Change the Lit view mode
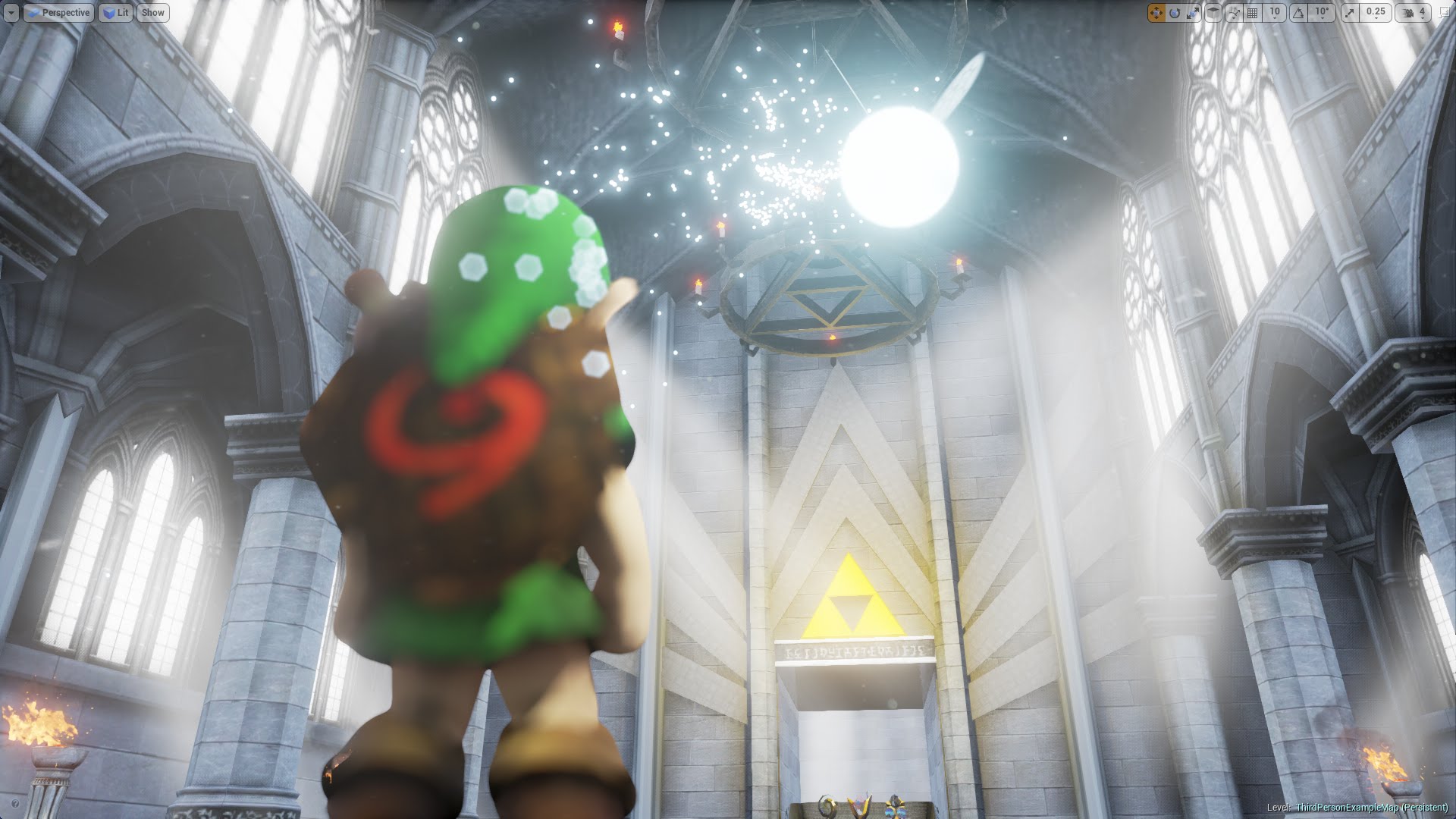This screenshot has height=819, width=1456. point(115,13)
